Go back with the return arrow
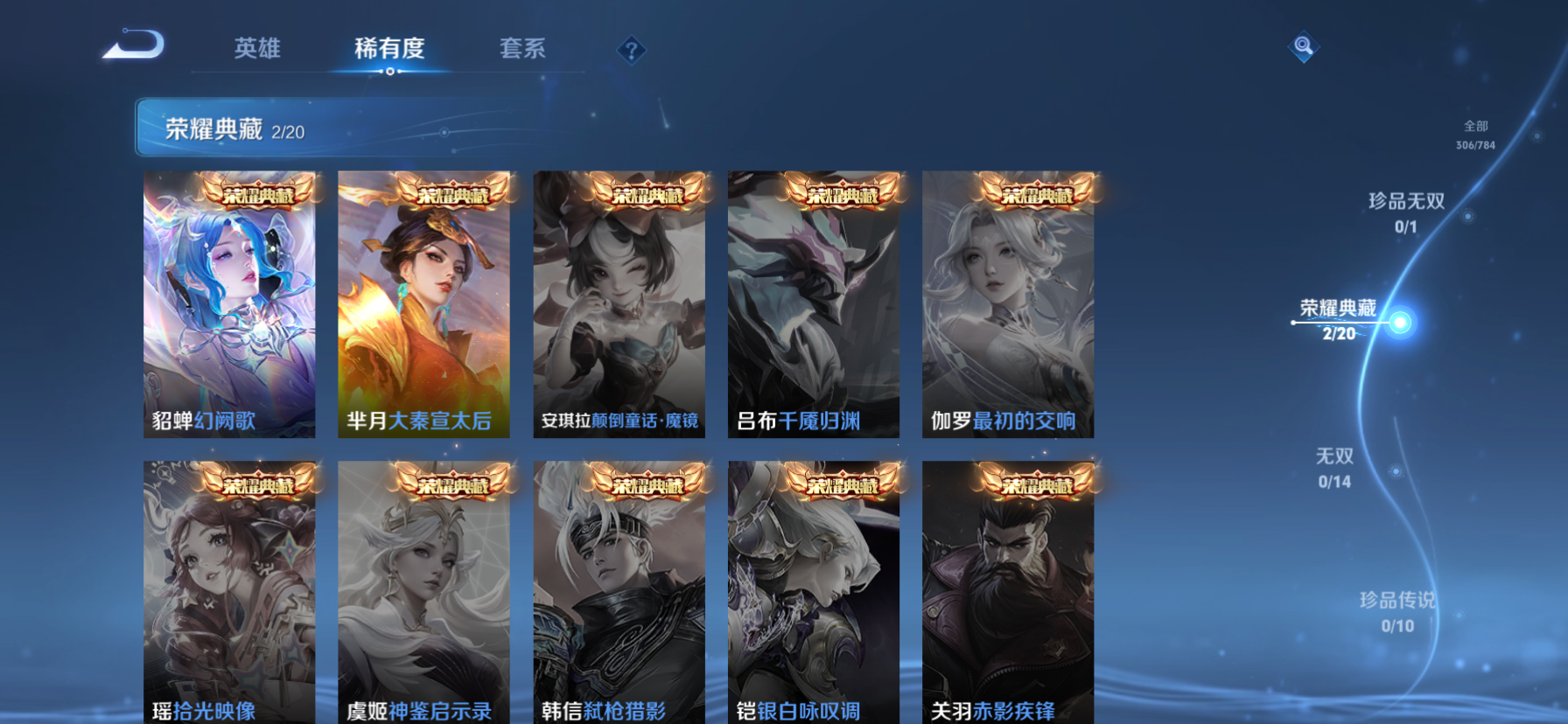Screen dimensions: 1568x724 [134, 45]
